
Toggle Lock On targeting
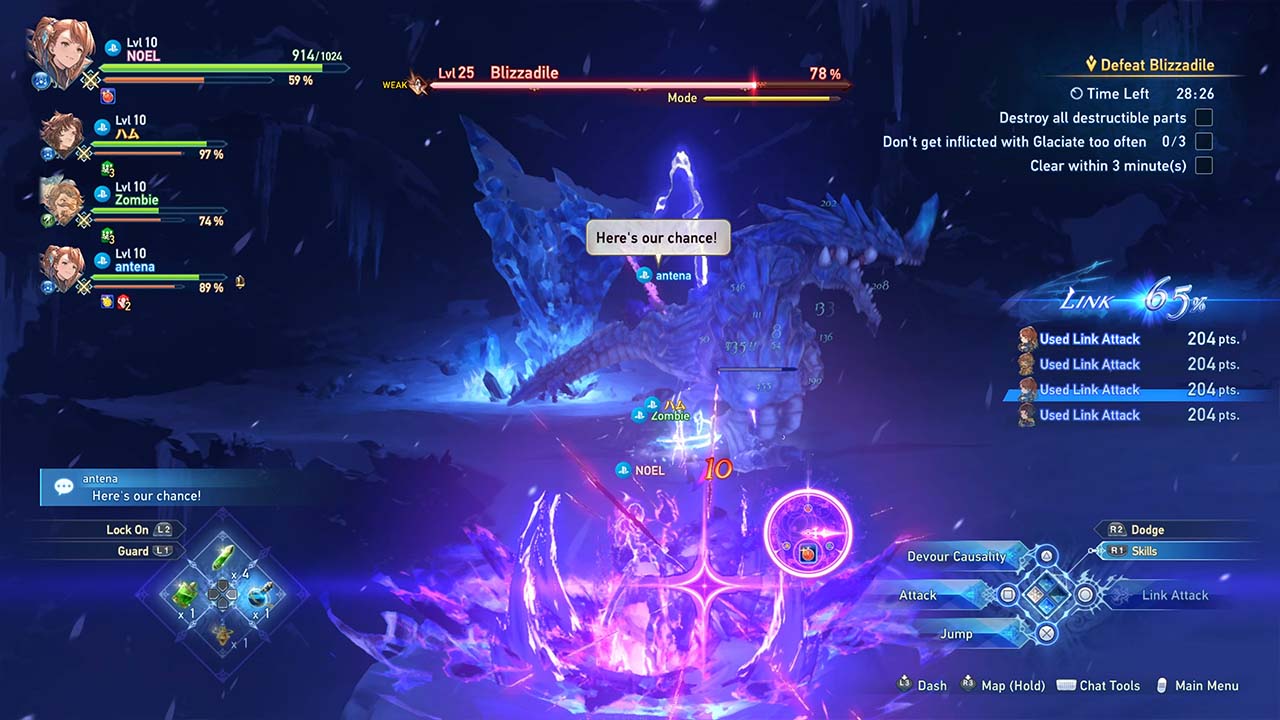tap(127, 530)
